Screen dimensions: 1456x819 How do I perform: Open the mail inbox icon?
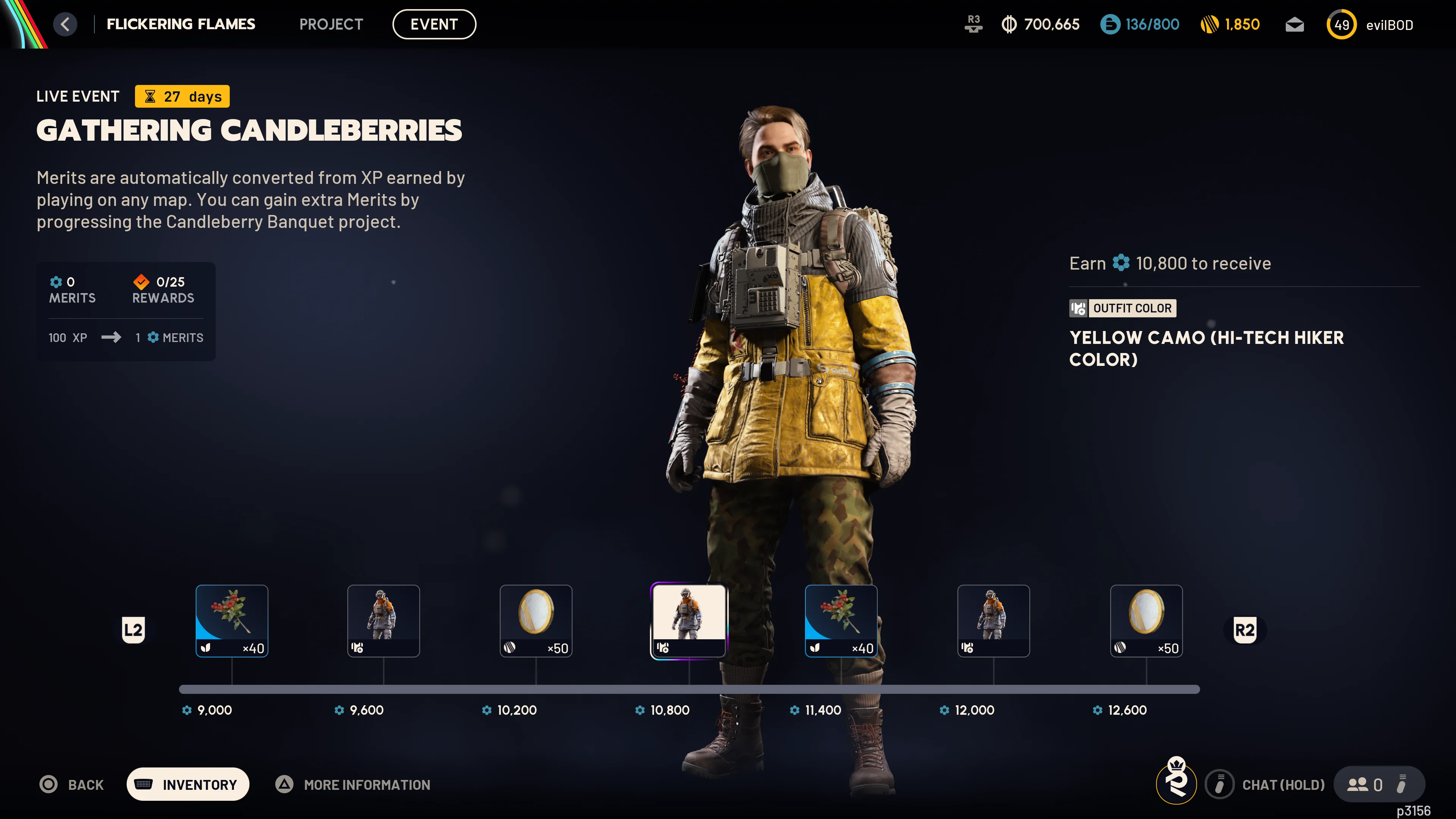[1294, 24]
